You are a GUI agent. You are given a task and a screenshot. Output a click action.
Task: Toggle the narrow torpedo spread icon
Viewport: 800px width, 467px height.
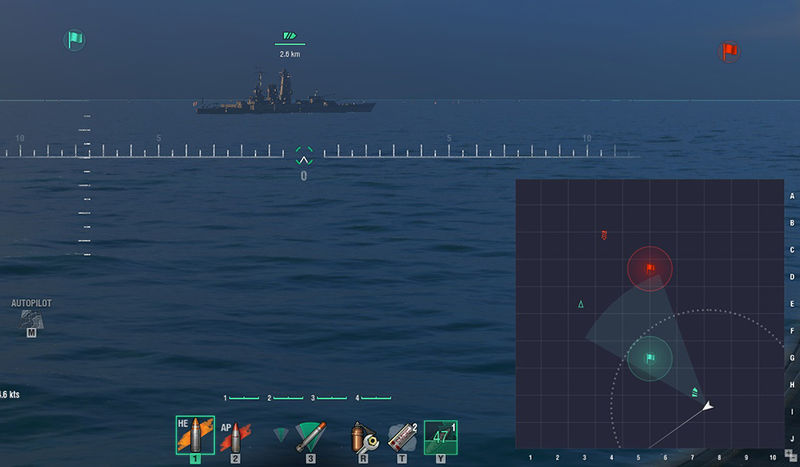(282, 434)
